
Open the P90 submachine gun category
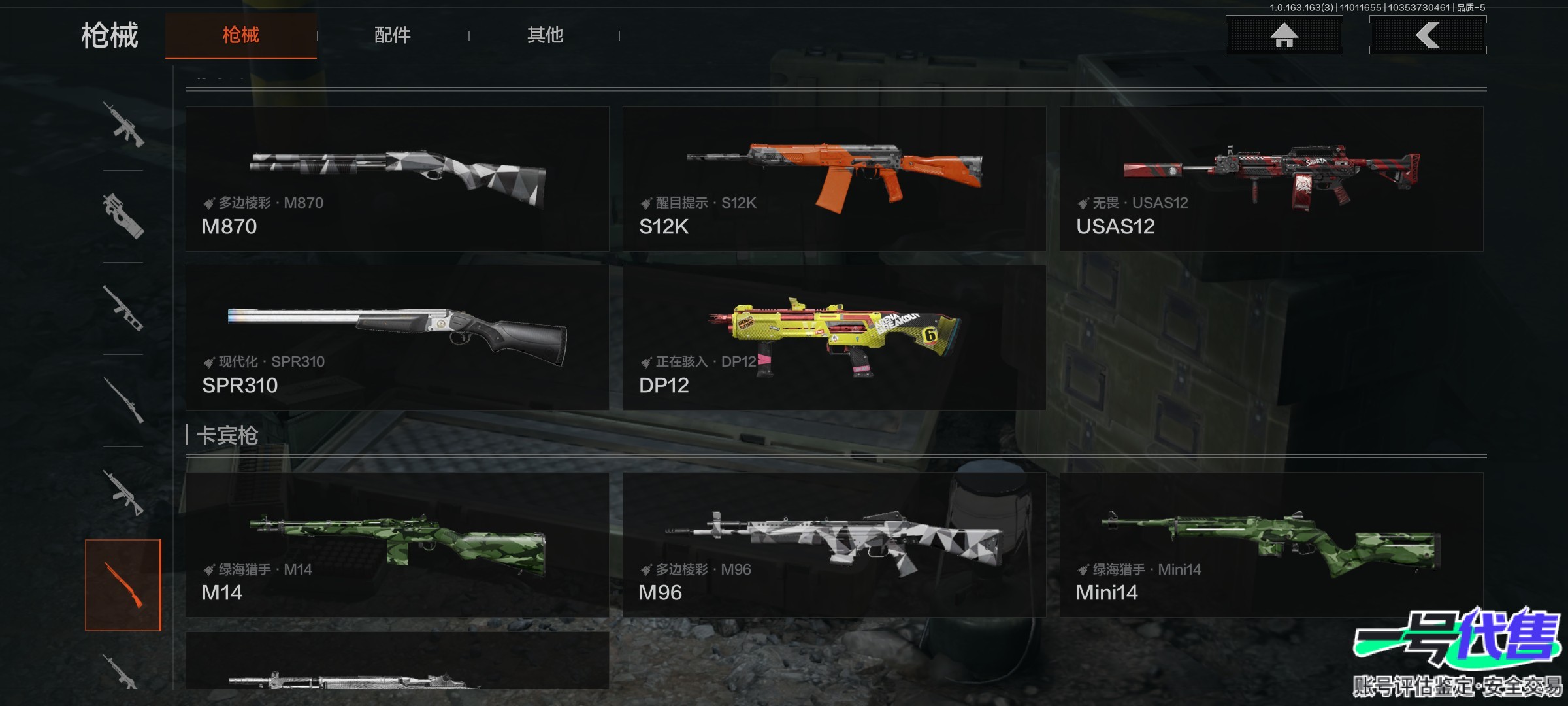pyautogui.click(x=123, y=216)
